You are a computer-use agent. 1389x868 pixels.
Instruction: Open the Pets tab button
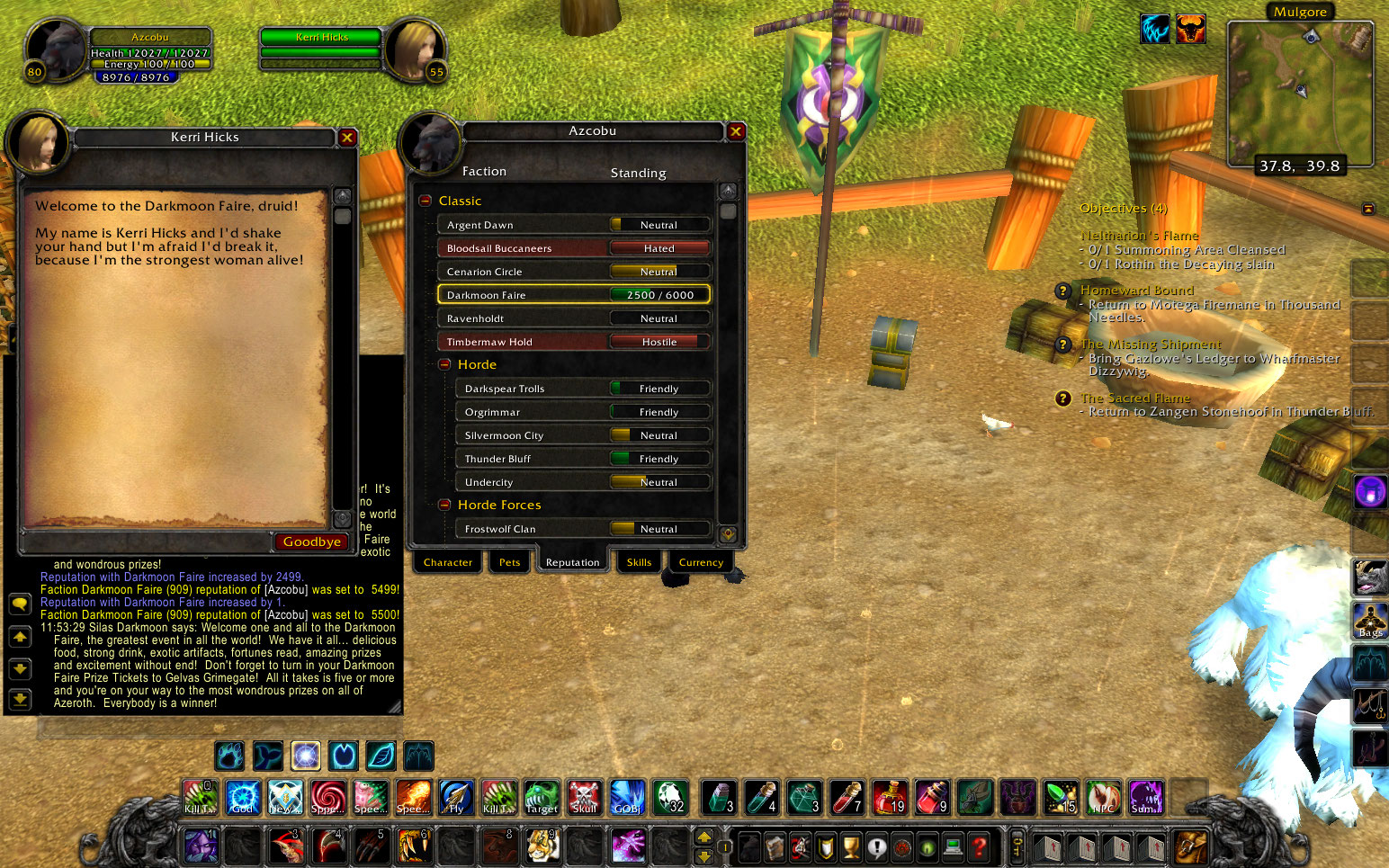(509, 561)
